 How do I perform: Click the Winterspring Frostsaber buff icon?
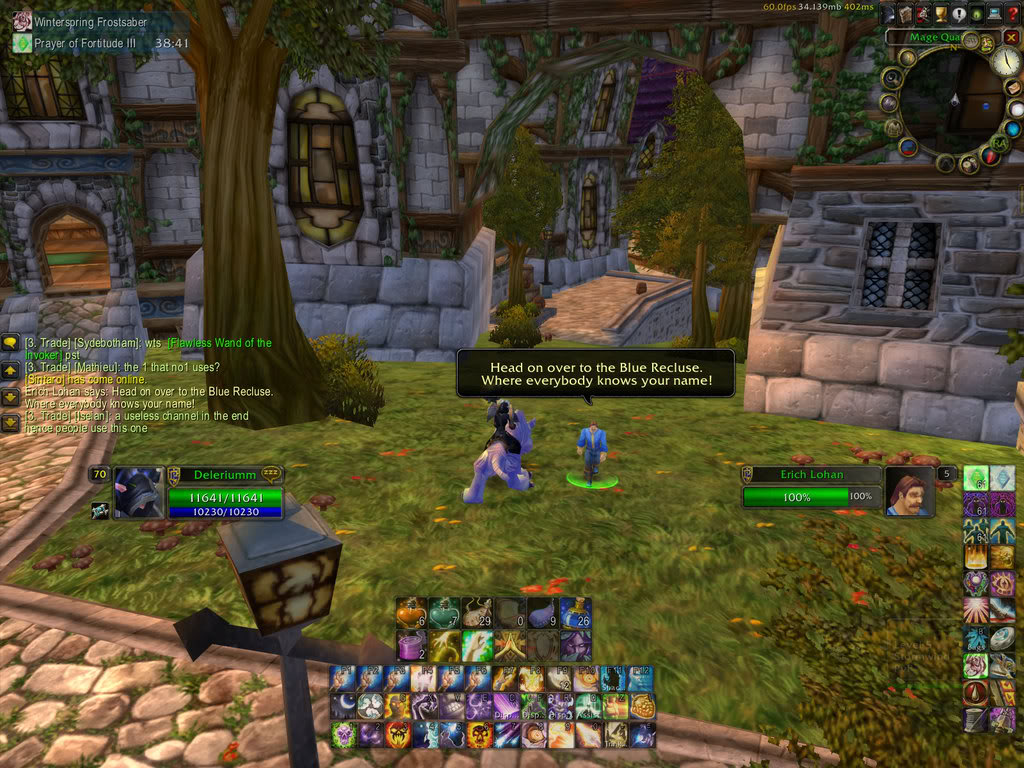[x=22, y=20]
